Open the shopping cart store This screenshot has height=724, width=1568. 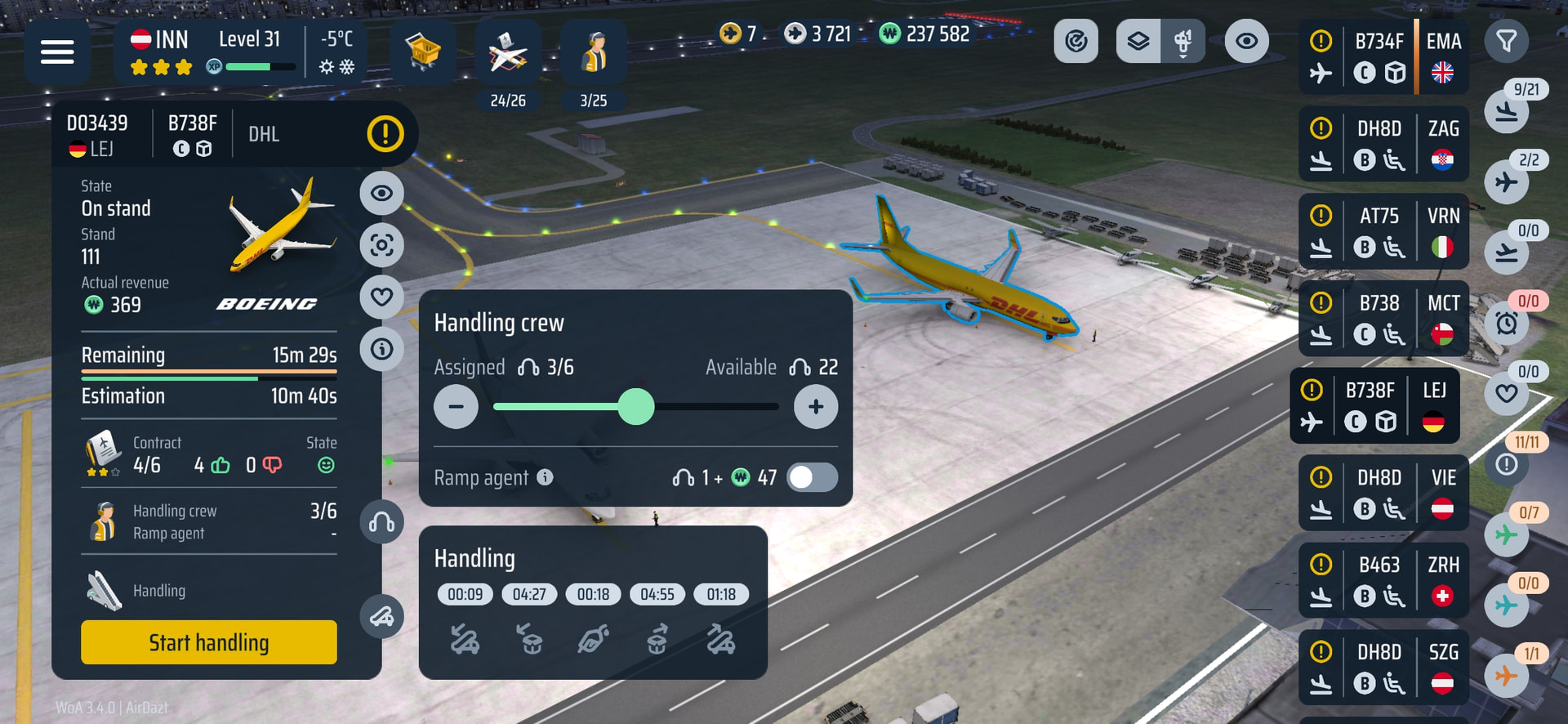pyautogui.click(x=422, y=52)
